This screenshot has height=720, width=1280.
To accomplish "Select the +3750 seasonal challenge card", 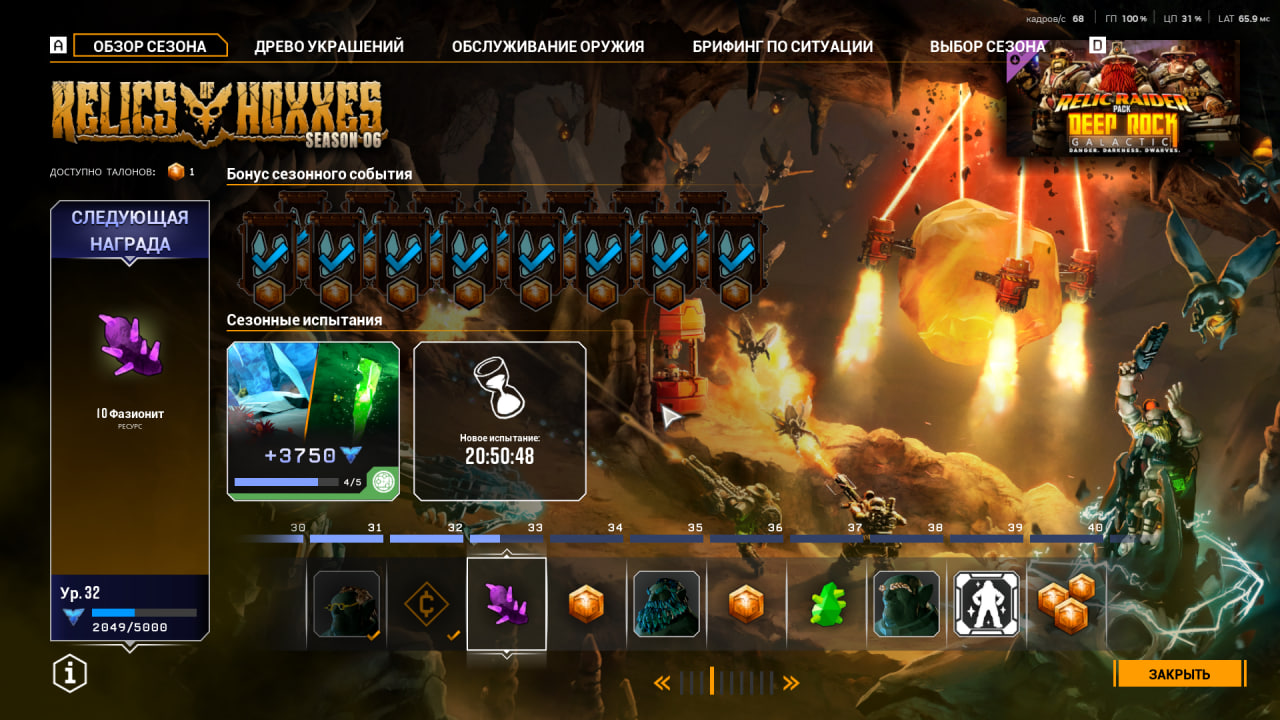I will point(313,420).
